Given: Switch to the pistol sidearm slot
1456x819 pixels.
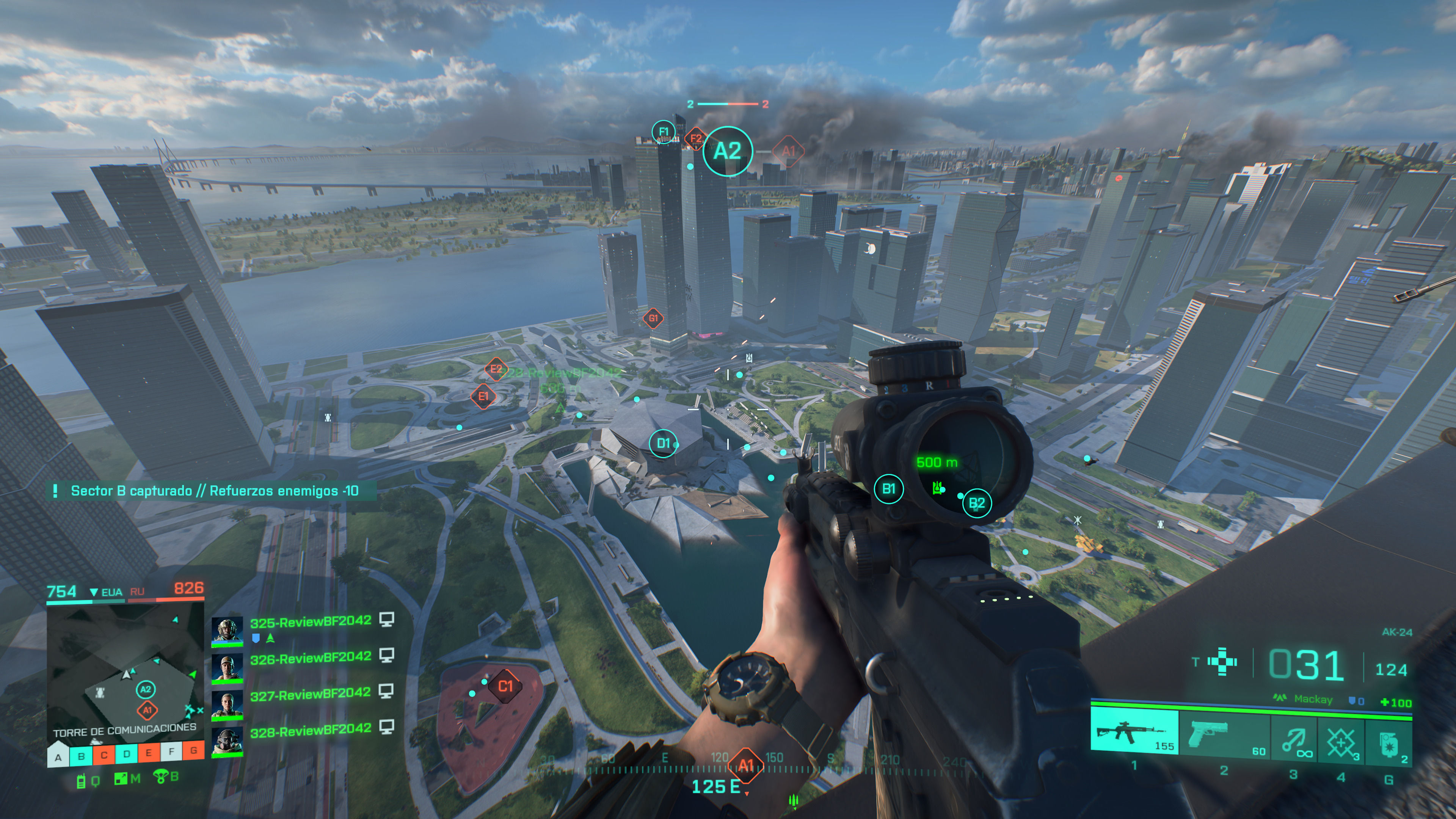Looking at the screenshot, I should pos(1224,734).
